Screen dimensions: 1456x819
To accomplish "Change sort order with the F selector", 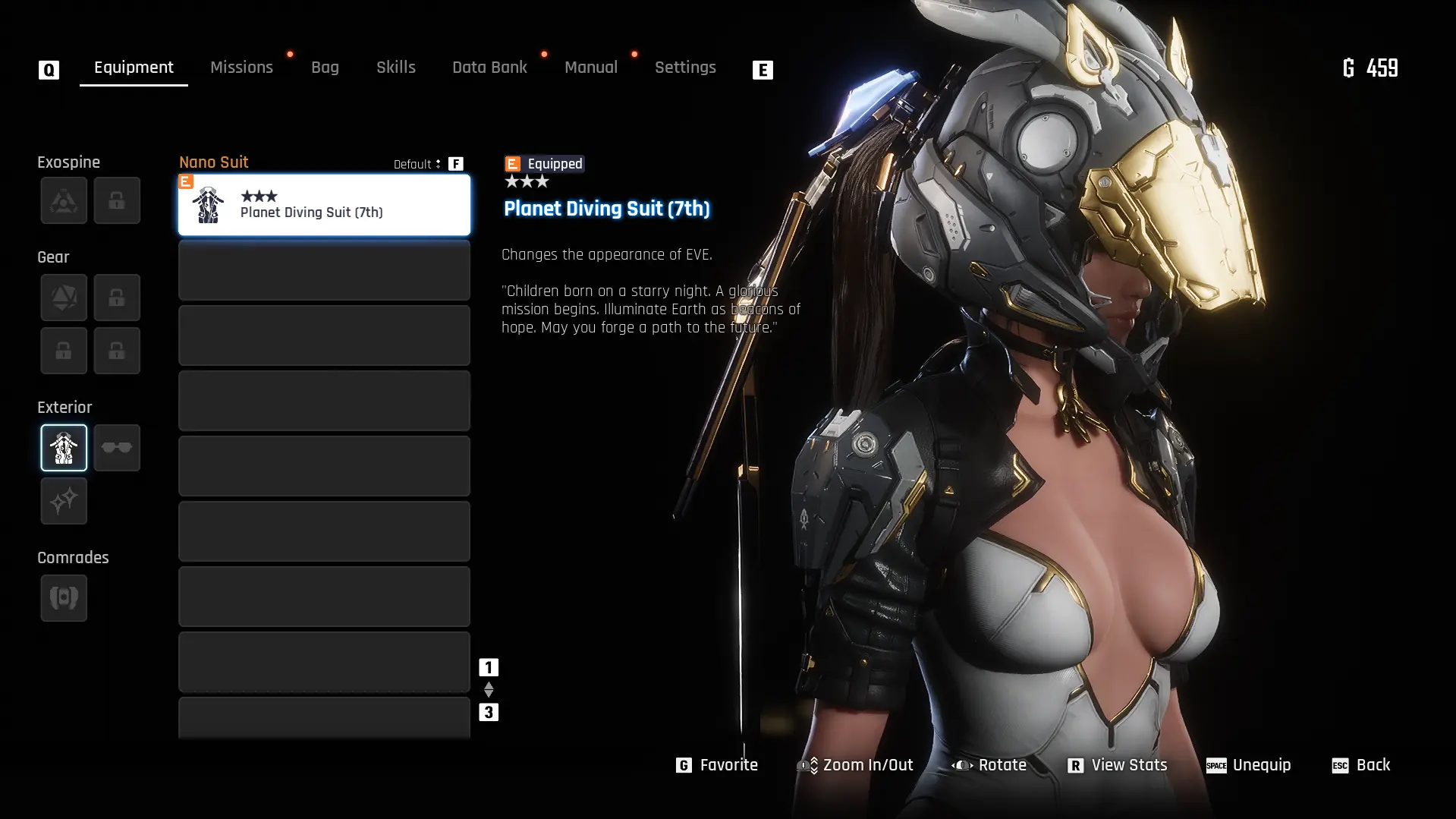I will 455,163.
